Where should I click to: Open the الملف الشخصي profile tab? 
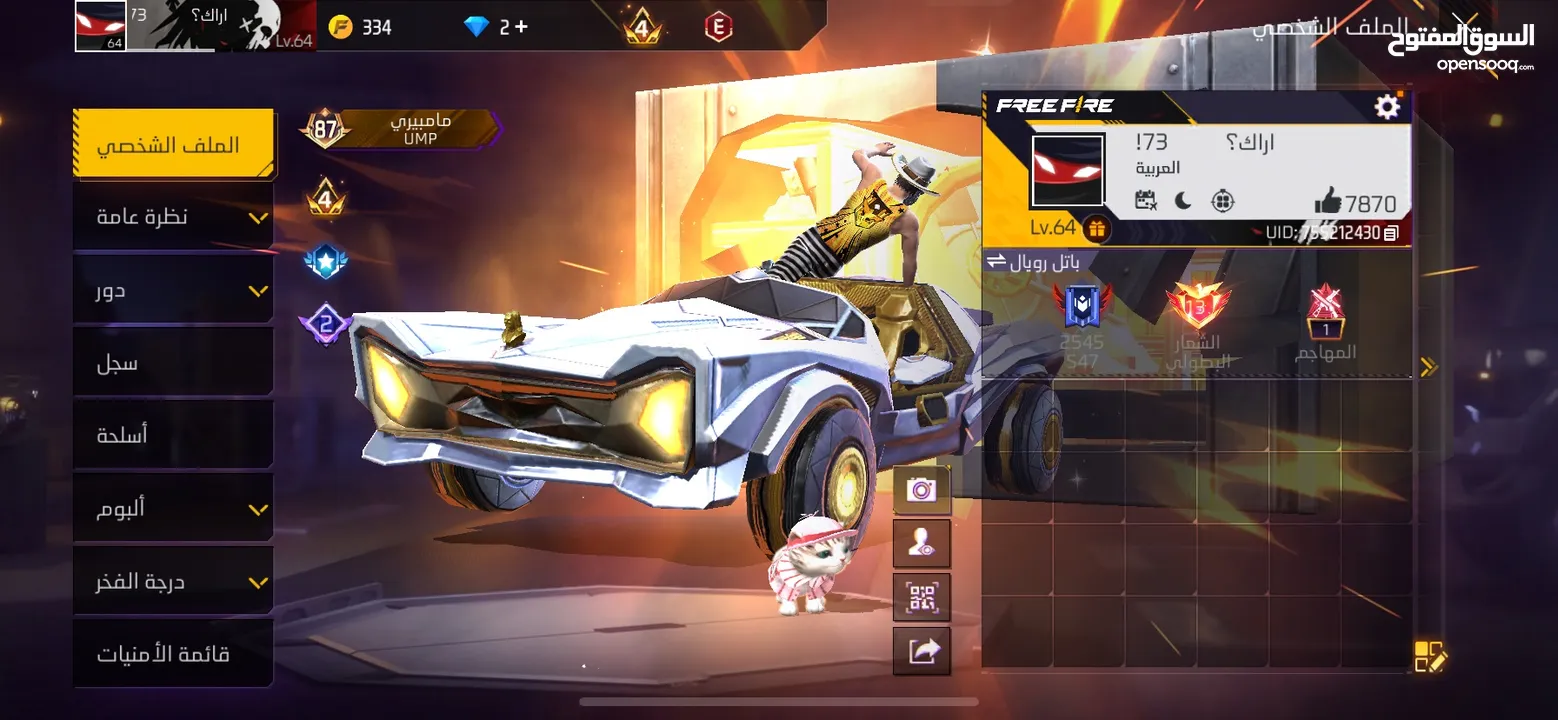[173, 144]
